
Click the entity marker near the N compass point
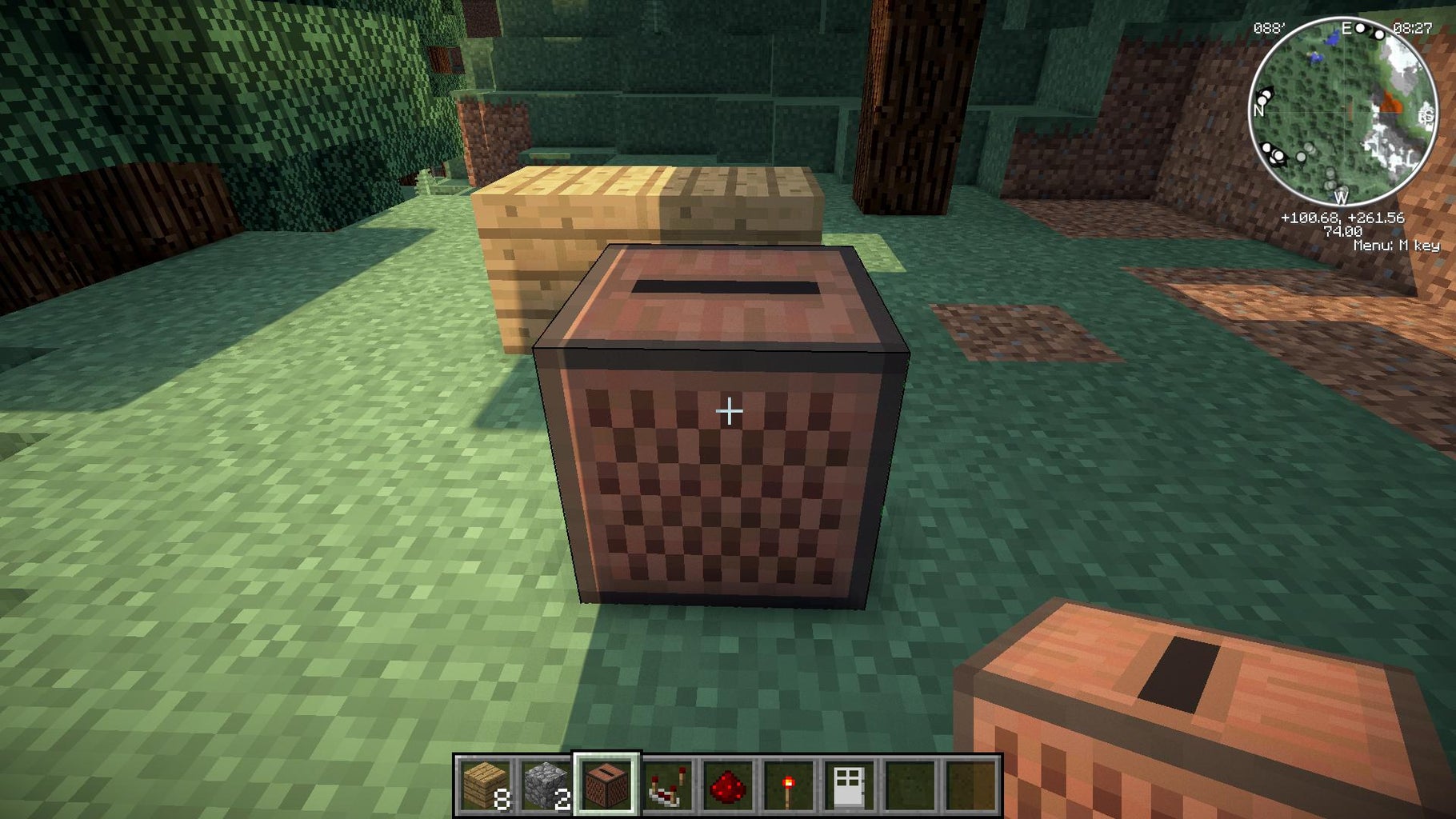1265,94
